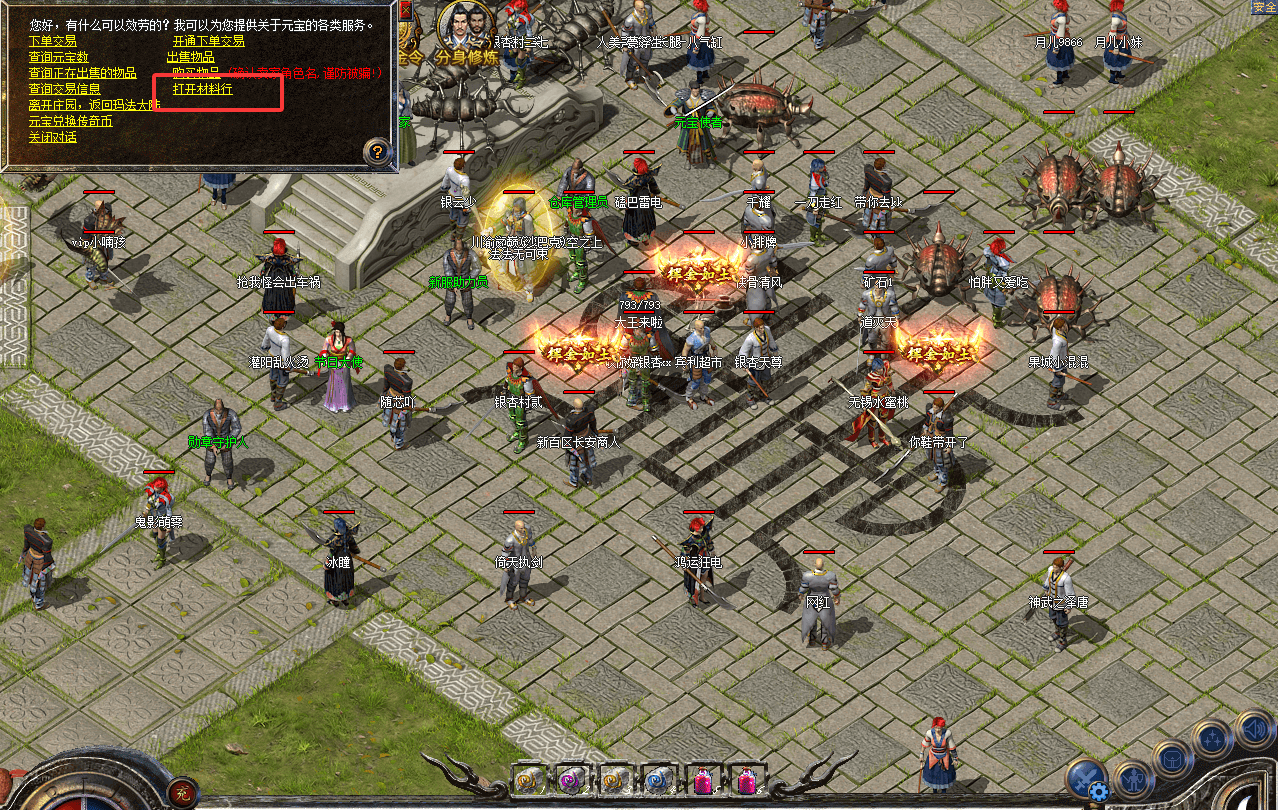1278x810 pixels.
Task: Click the red X close button
Action: click(405, 10)
